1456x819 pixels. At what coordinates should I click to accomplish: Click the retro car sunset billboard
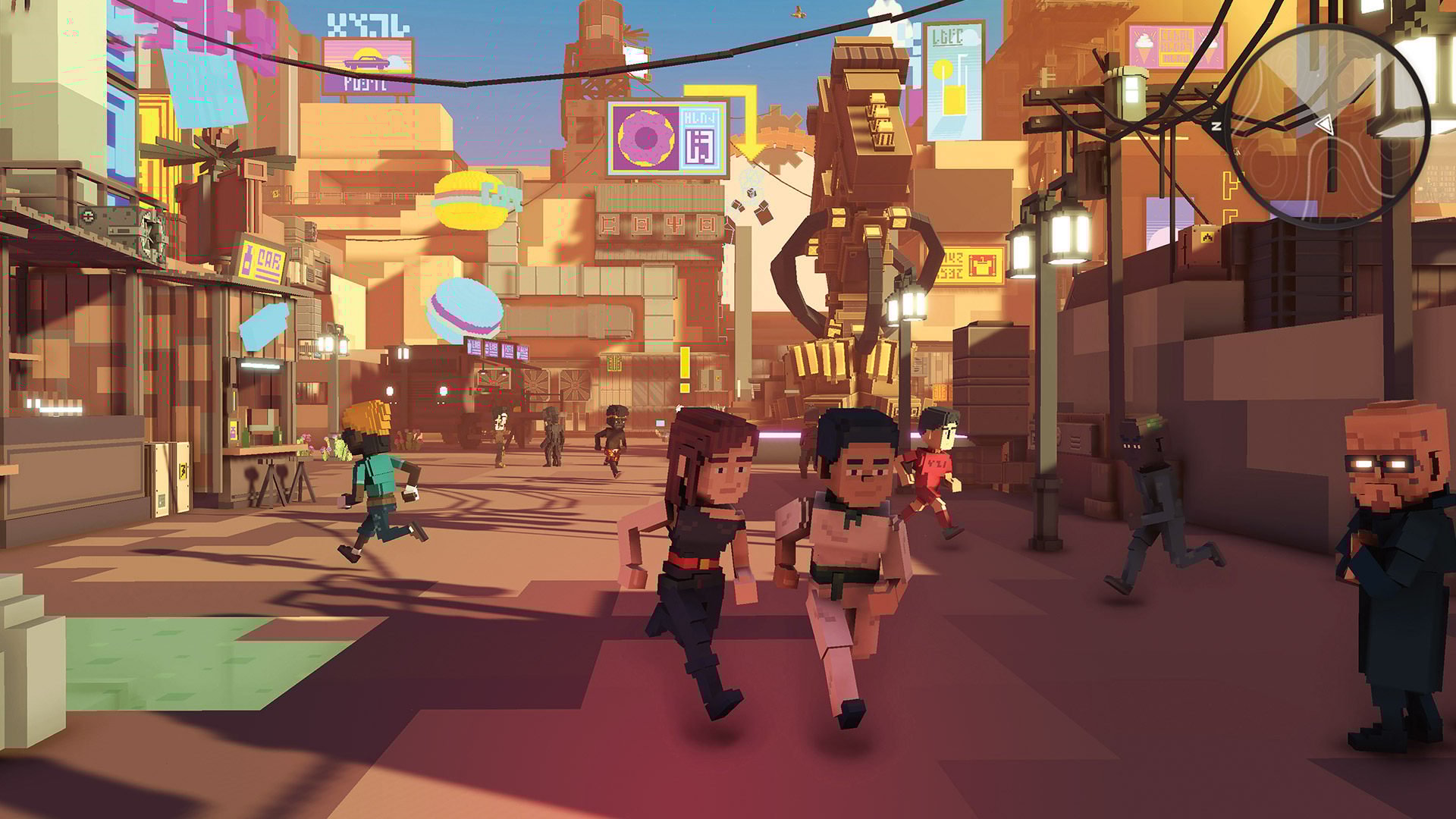pyautogui.click(x=369, y=61)
